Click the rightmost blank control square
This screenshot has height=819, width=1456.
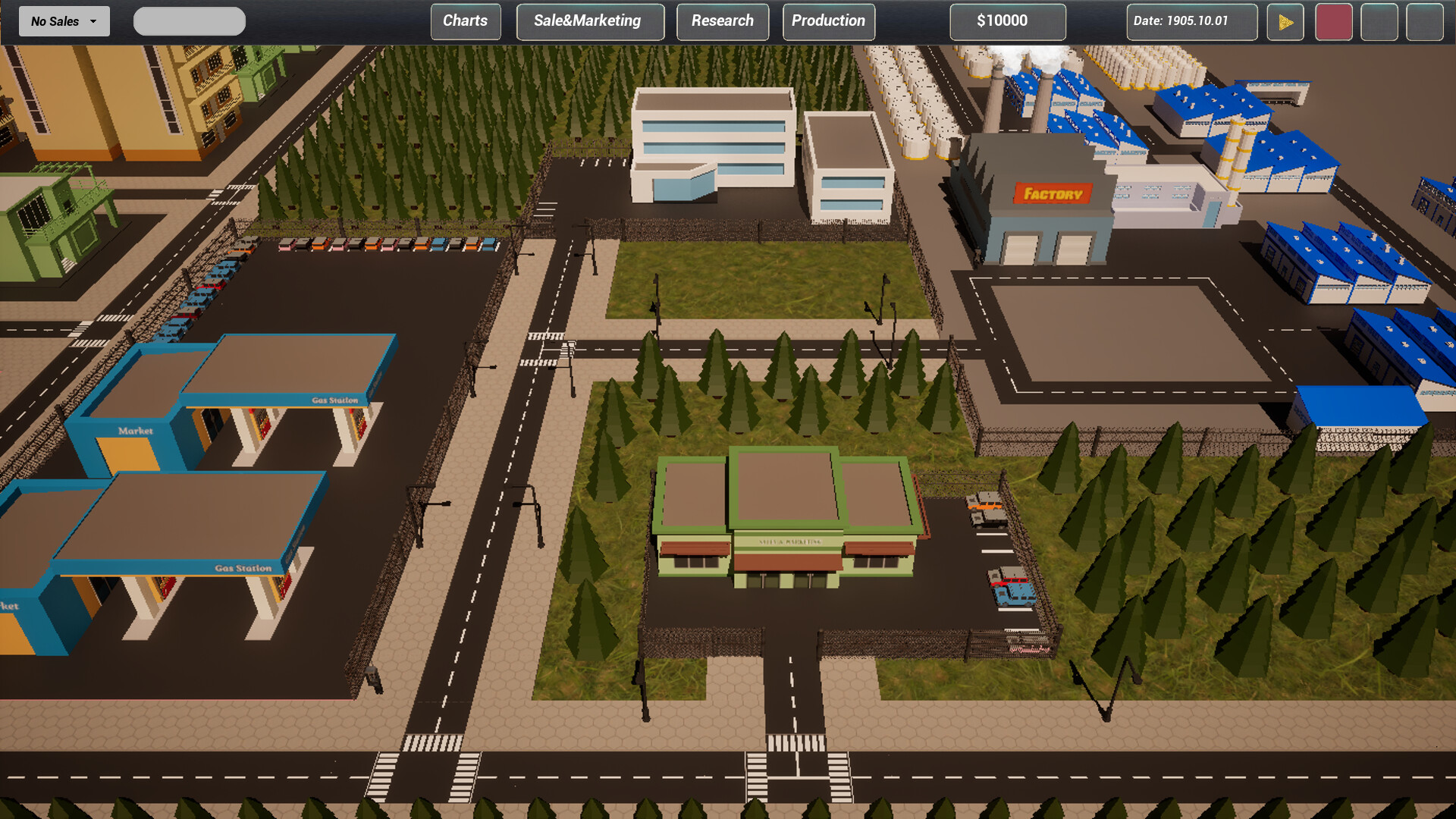pos(1425,21)
